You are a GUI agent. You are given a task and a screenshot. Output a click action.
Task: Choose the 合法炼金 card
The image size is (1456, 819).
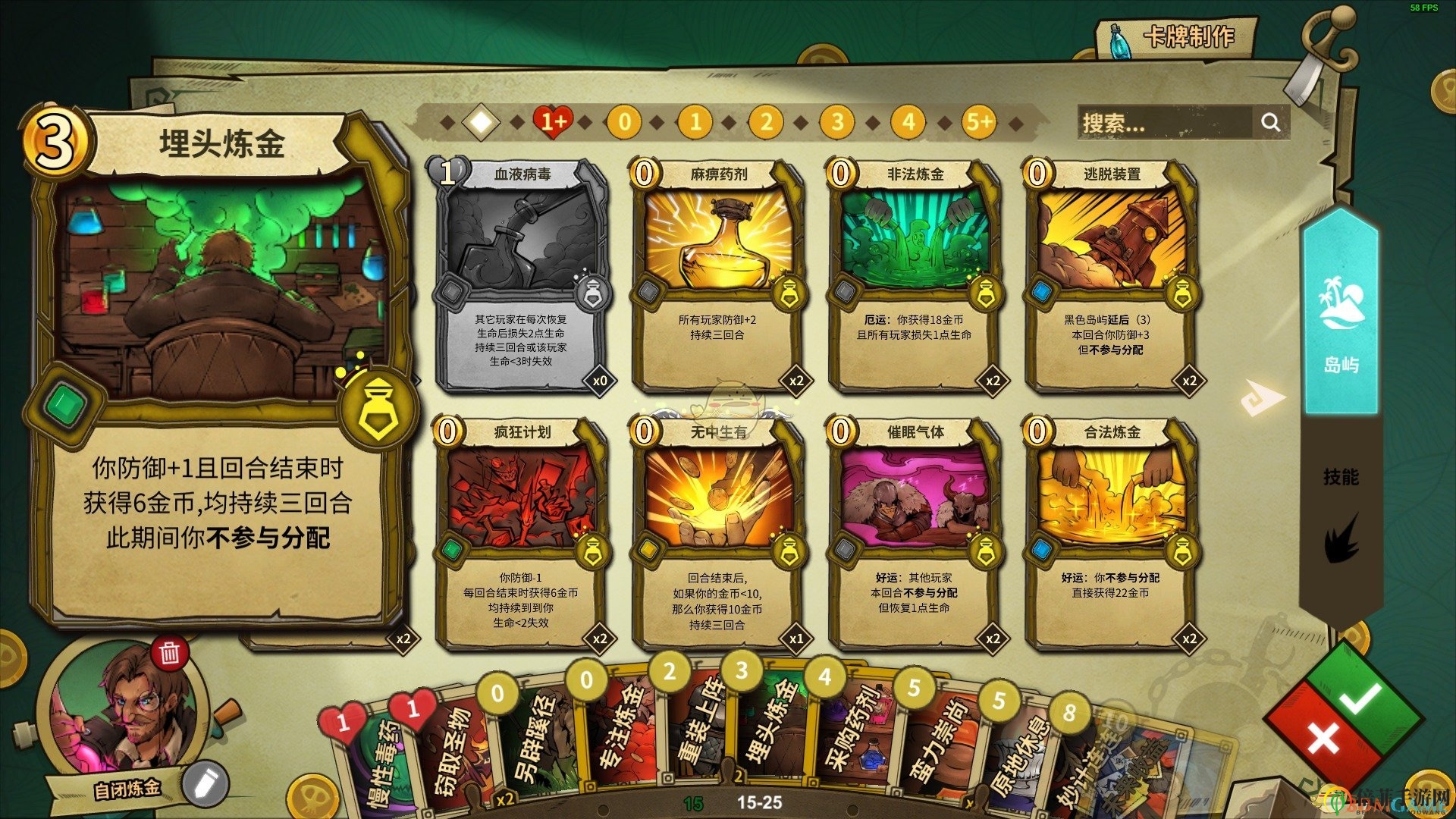coord(1111,532)
